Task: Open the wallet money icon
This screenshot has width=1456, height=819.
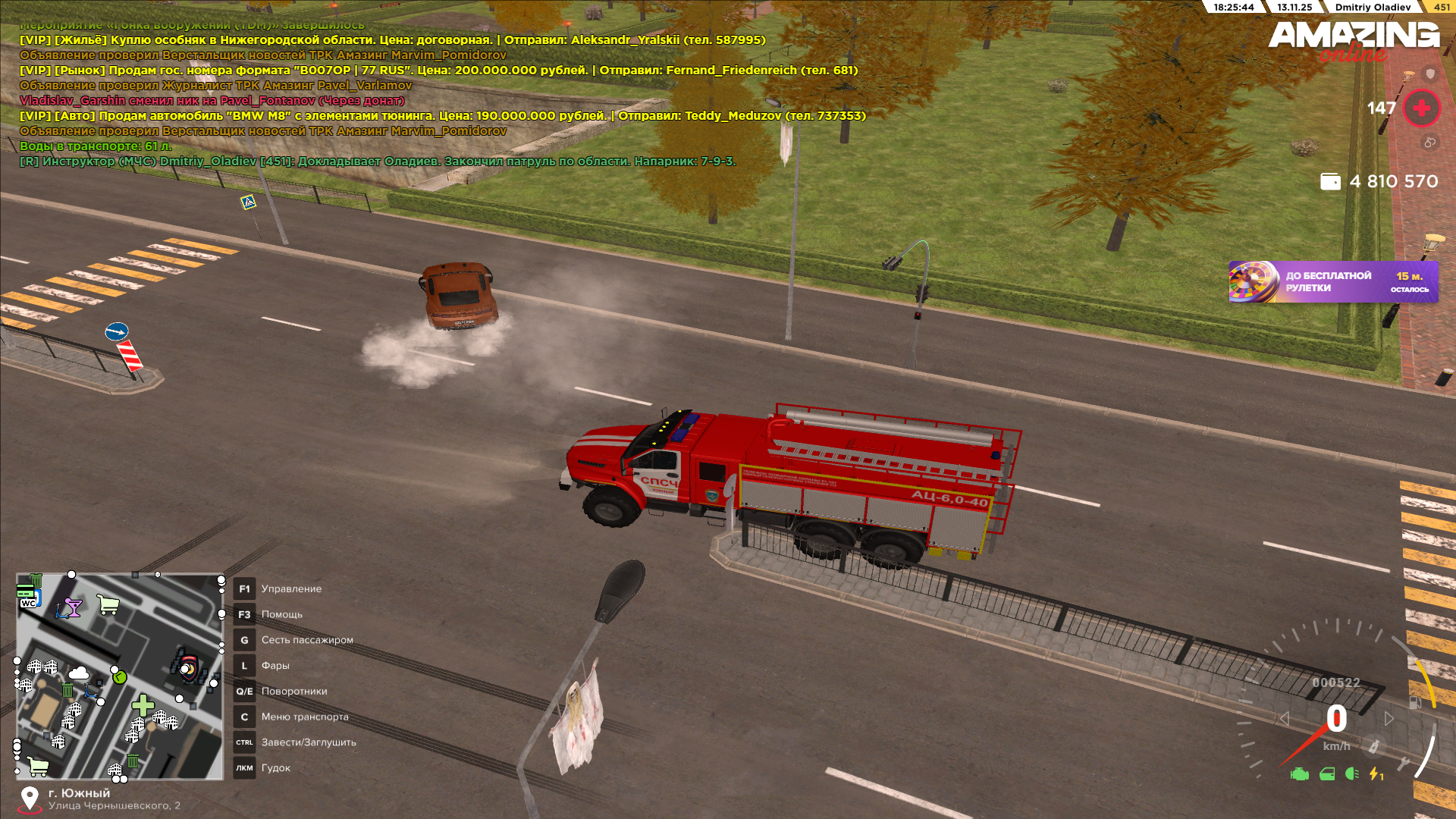Action: click(x=1330, y=182)
